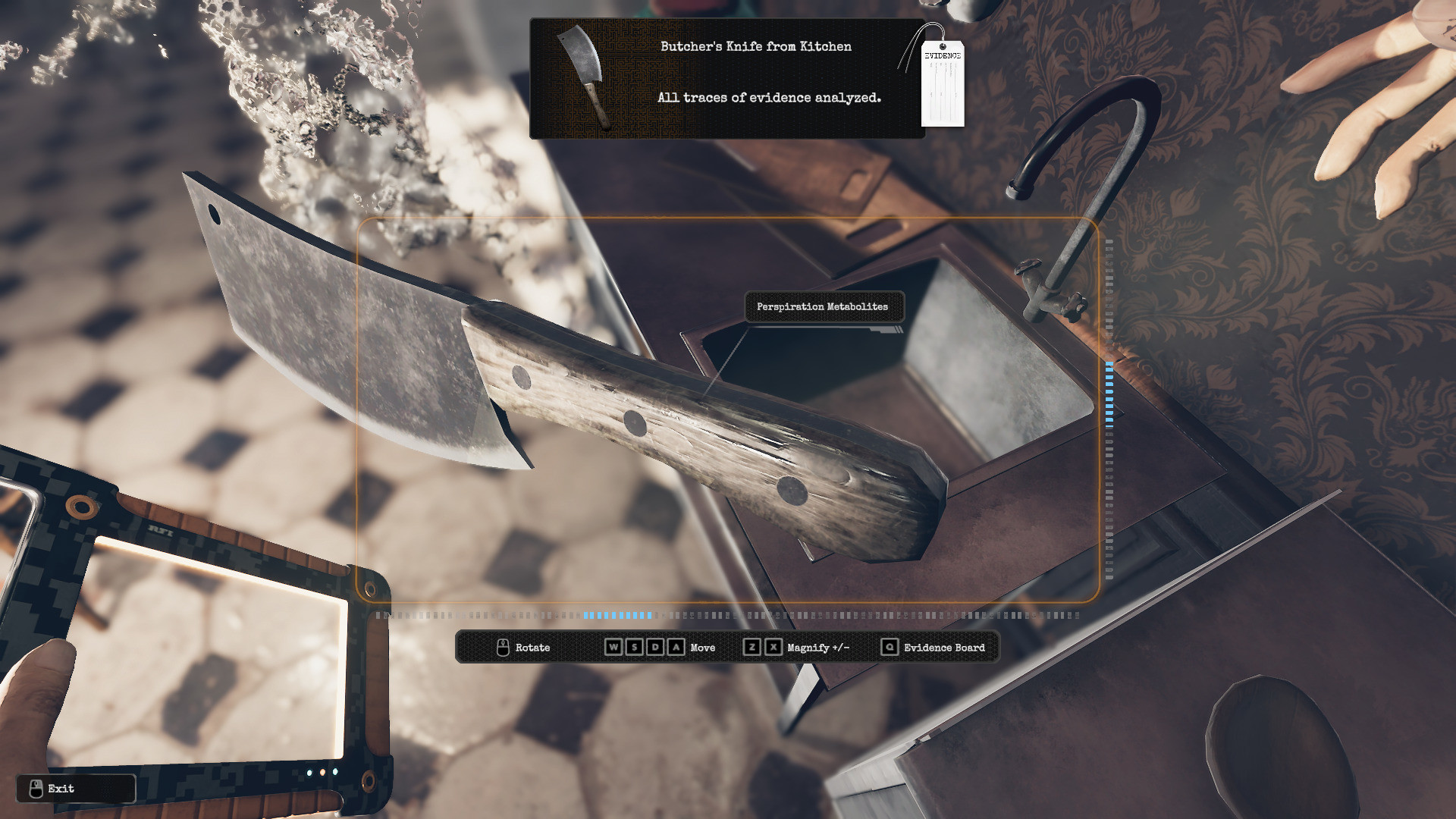Image resolution: width=1456 pixels, height=819 pixels.
Task: Click the X key icon to magnify out
Action: click(x=773, y=647)
